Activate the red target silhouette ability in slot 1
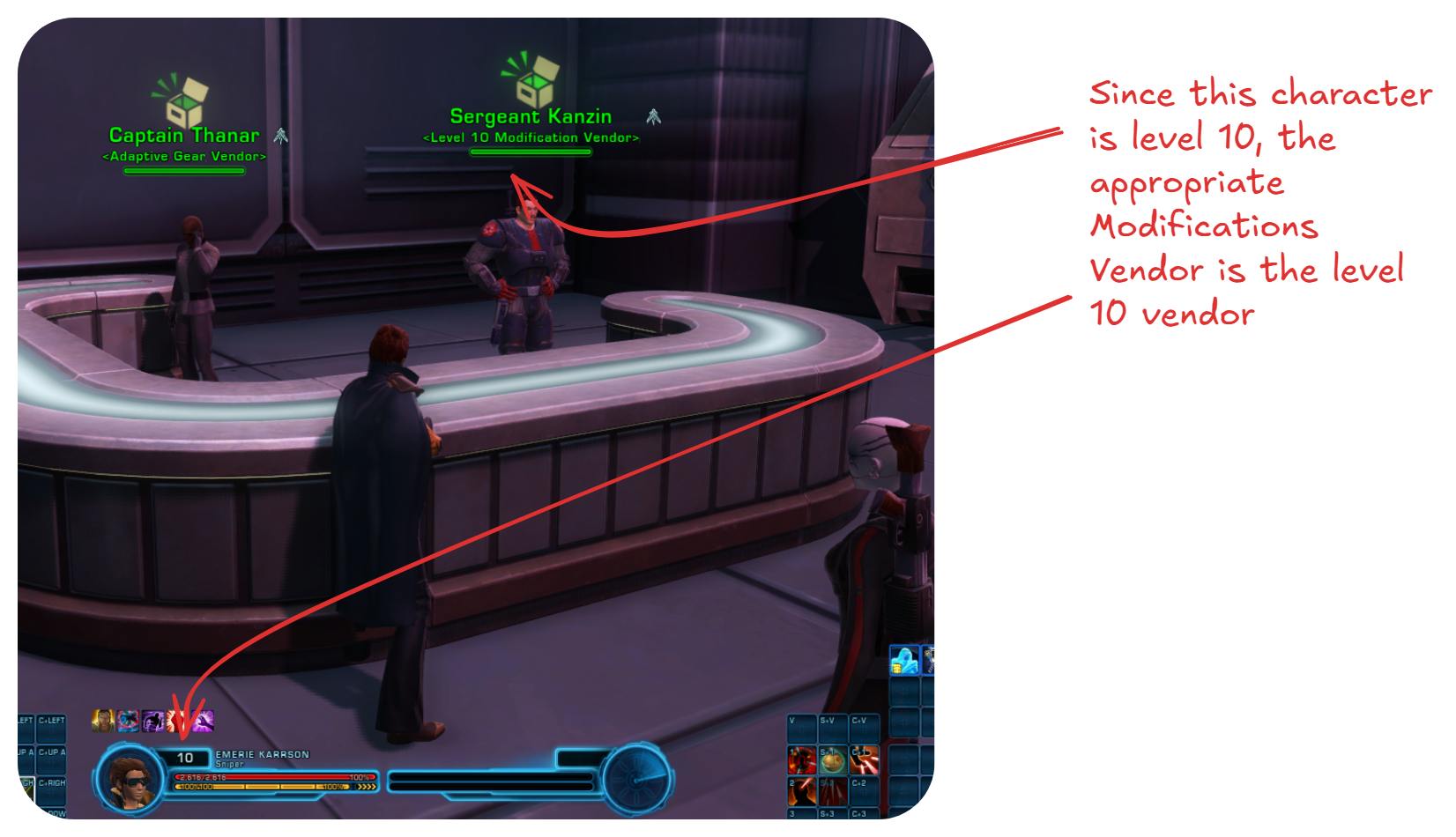1456x837 pixels. tap(802, 759)
